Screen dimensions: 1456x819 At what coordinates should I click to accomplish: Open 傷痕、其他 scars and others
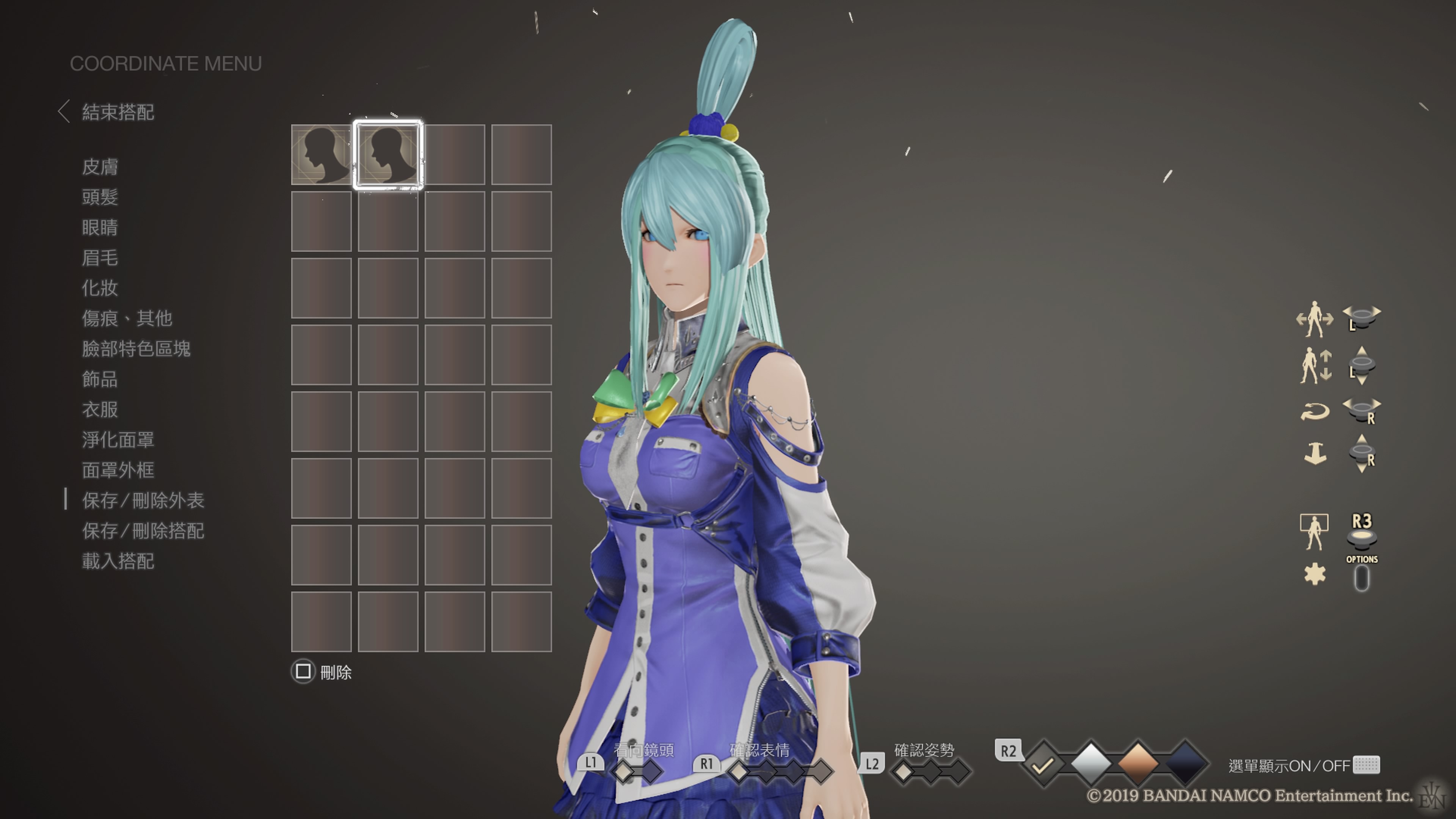(x=127, y=318)
